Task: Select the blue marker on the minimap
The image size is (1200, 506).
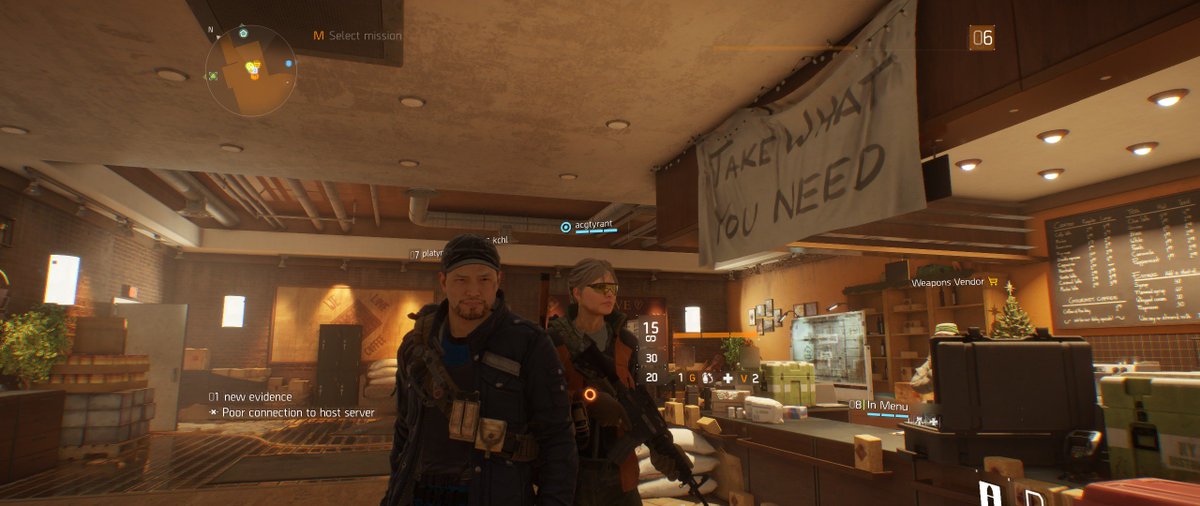Action: 289,64
